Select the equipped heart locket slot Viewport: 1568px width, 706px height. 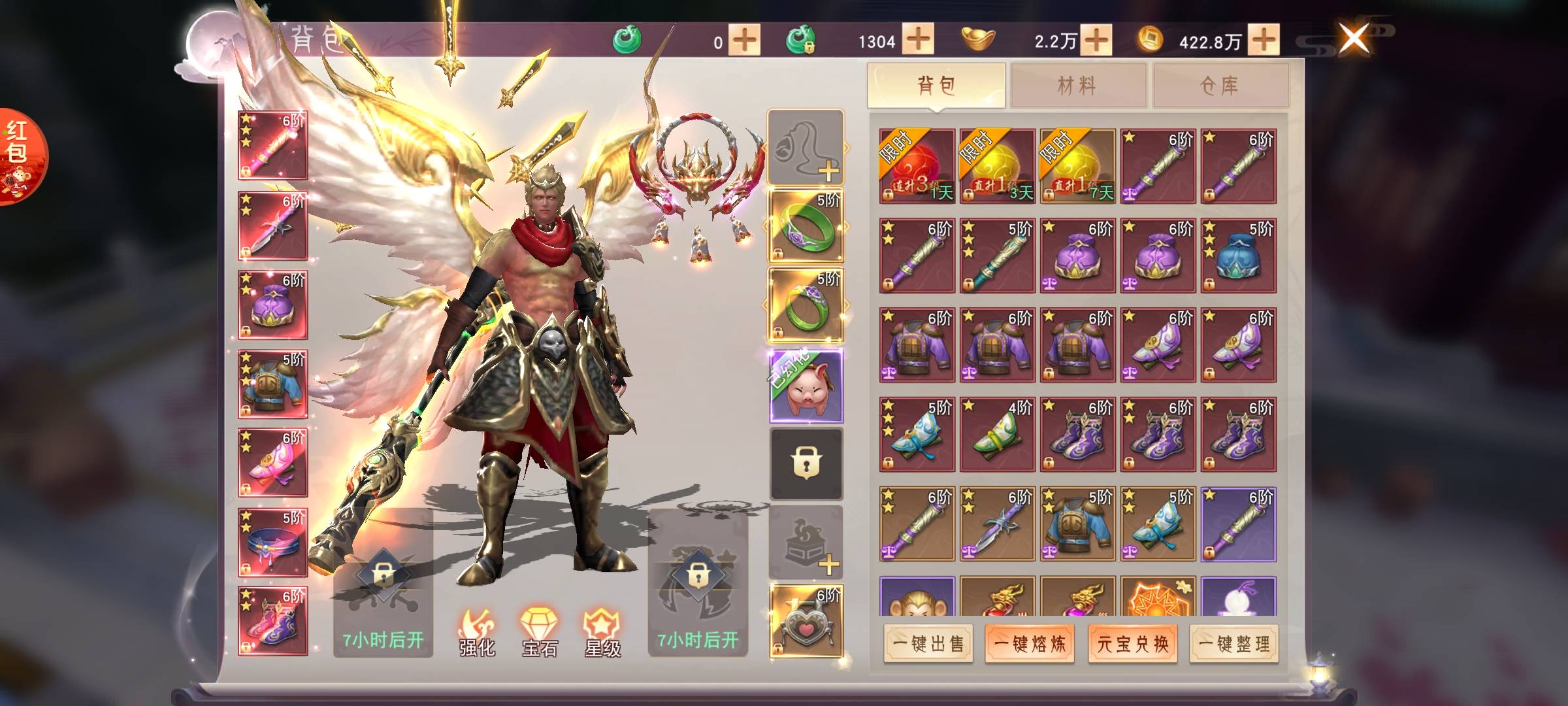(806, 621)
